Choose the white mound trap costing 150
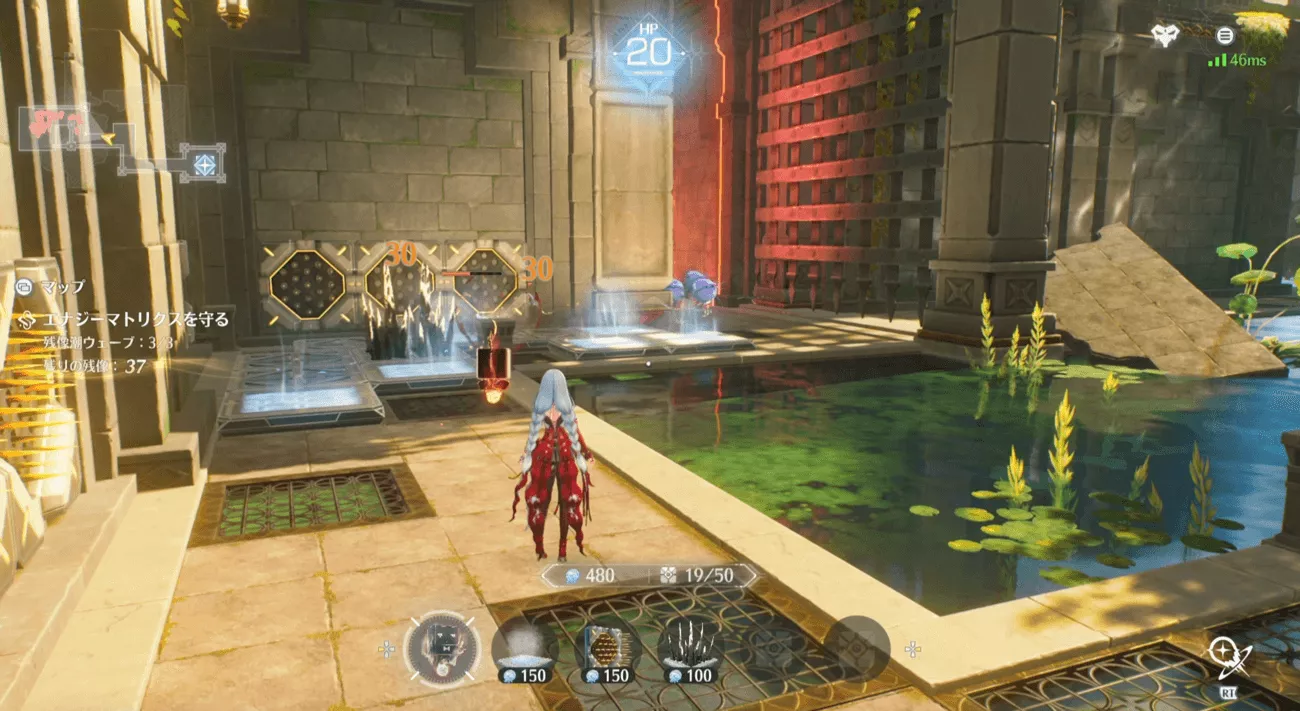Screen dimensions: 1300x711 pyautogui.click(x=524, y=648)
